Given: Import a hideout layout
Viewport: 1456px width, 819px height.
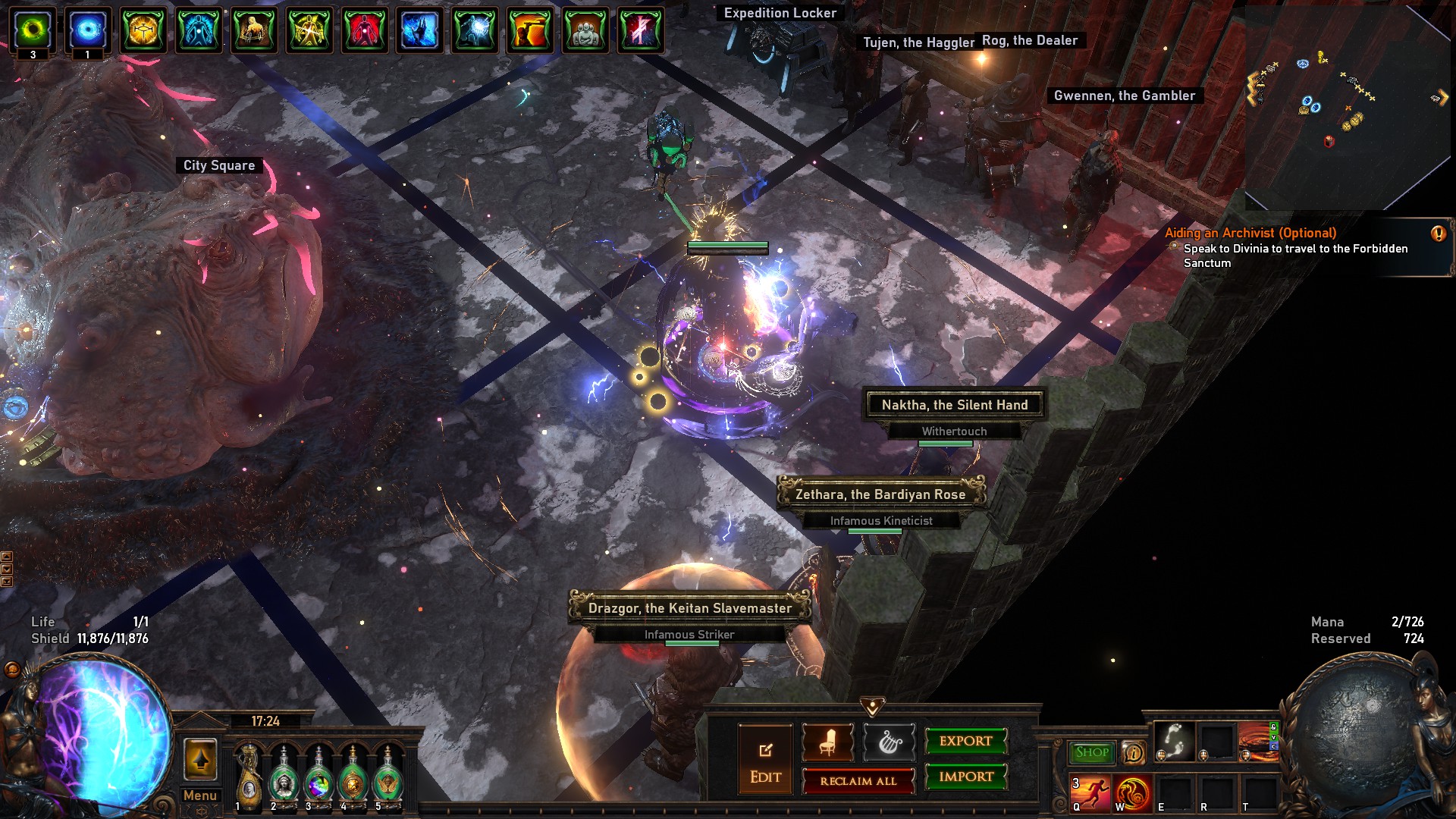Looking at the screenshot, I should tap(965, 777).
